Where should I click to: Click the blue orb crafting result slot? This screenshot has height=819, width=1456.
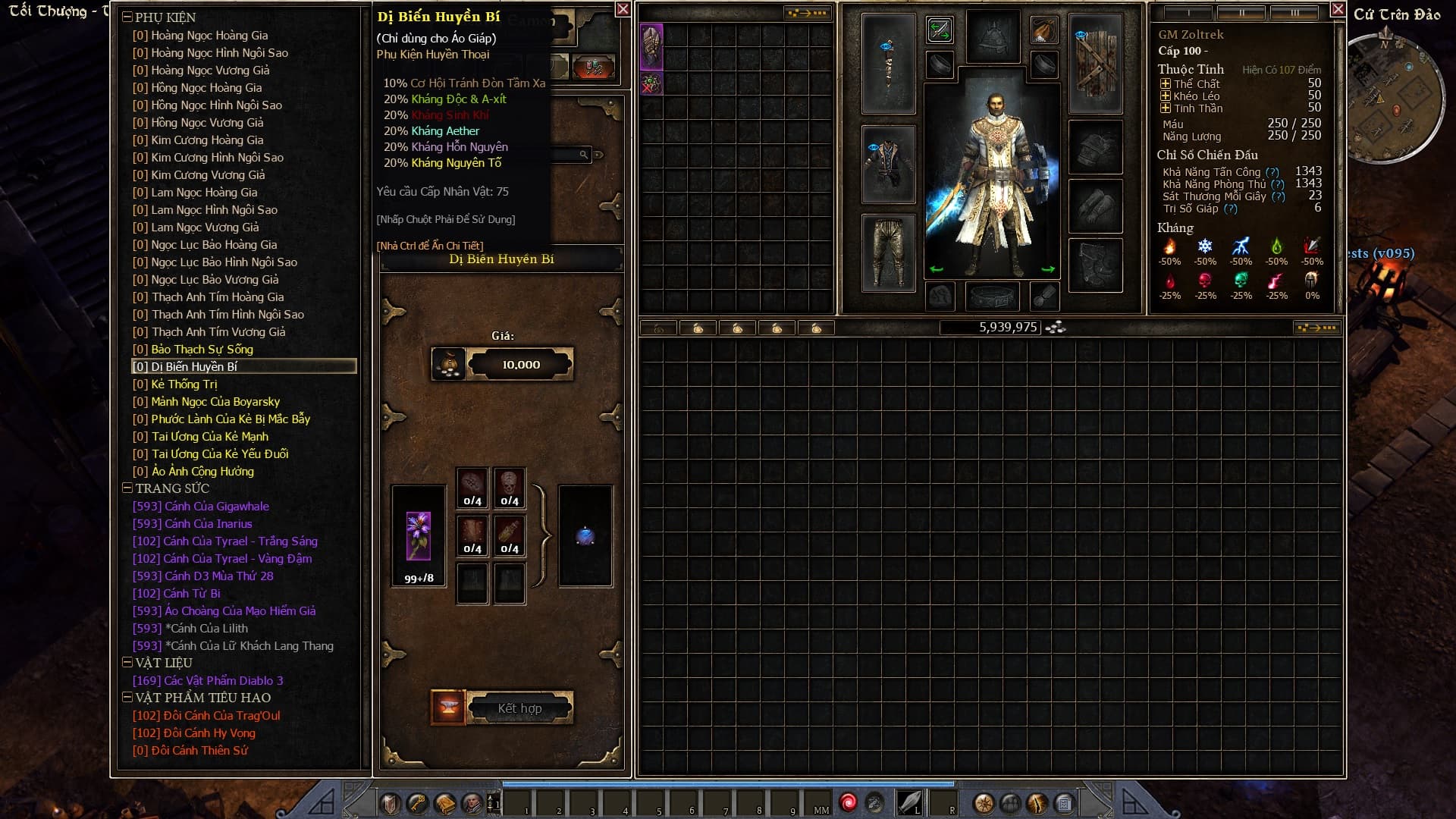(x=585, y=536)
